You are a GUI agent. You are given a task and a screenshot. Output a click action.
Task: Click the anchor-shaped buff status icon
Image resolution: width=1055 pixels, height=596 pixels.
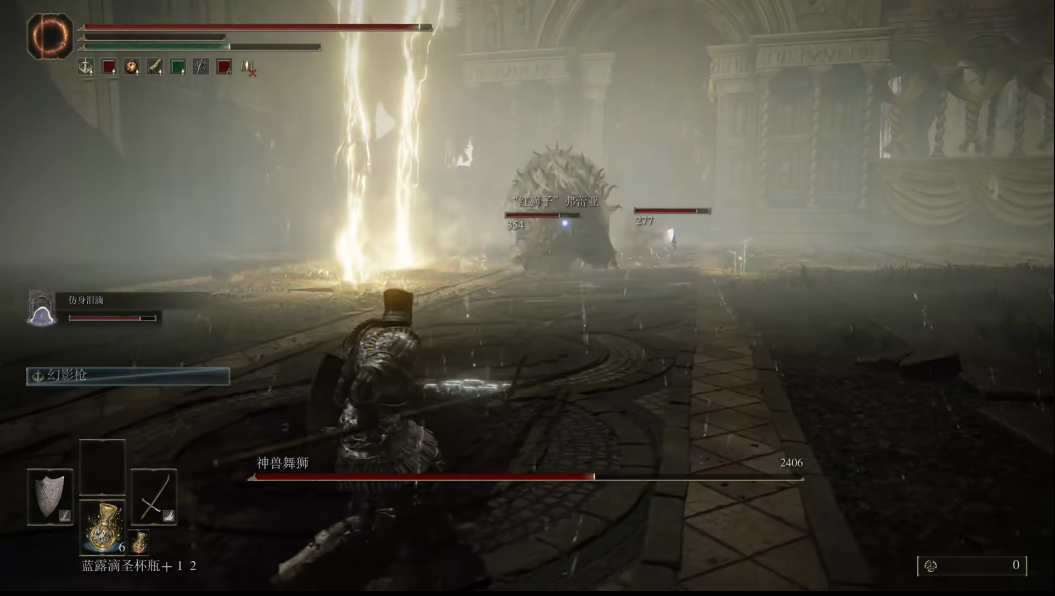click(x=86, y=67)
